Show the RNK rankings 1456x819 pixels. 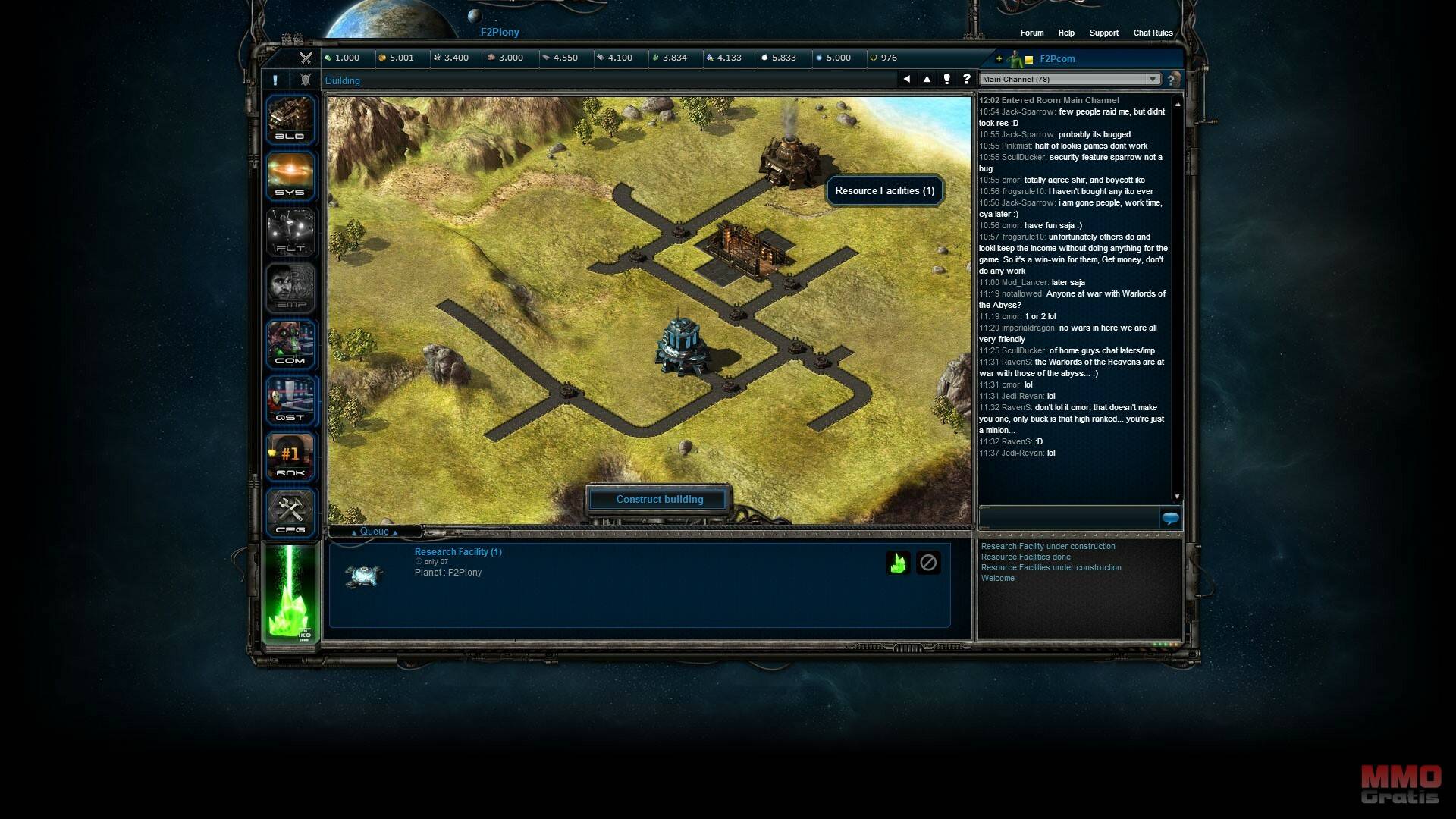(290, 456)
